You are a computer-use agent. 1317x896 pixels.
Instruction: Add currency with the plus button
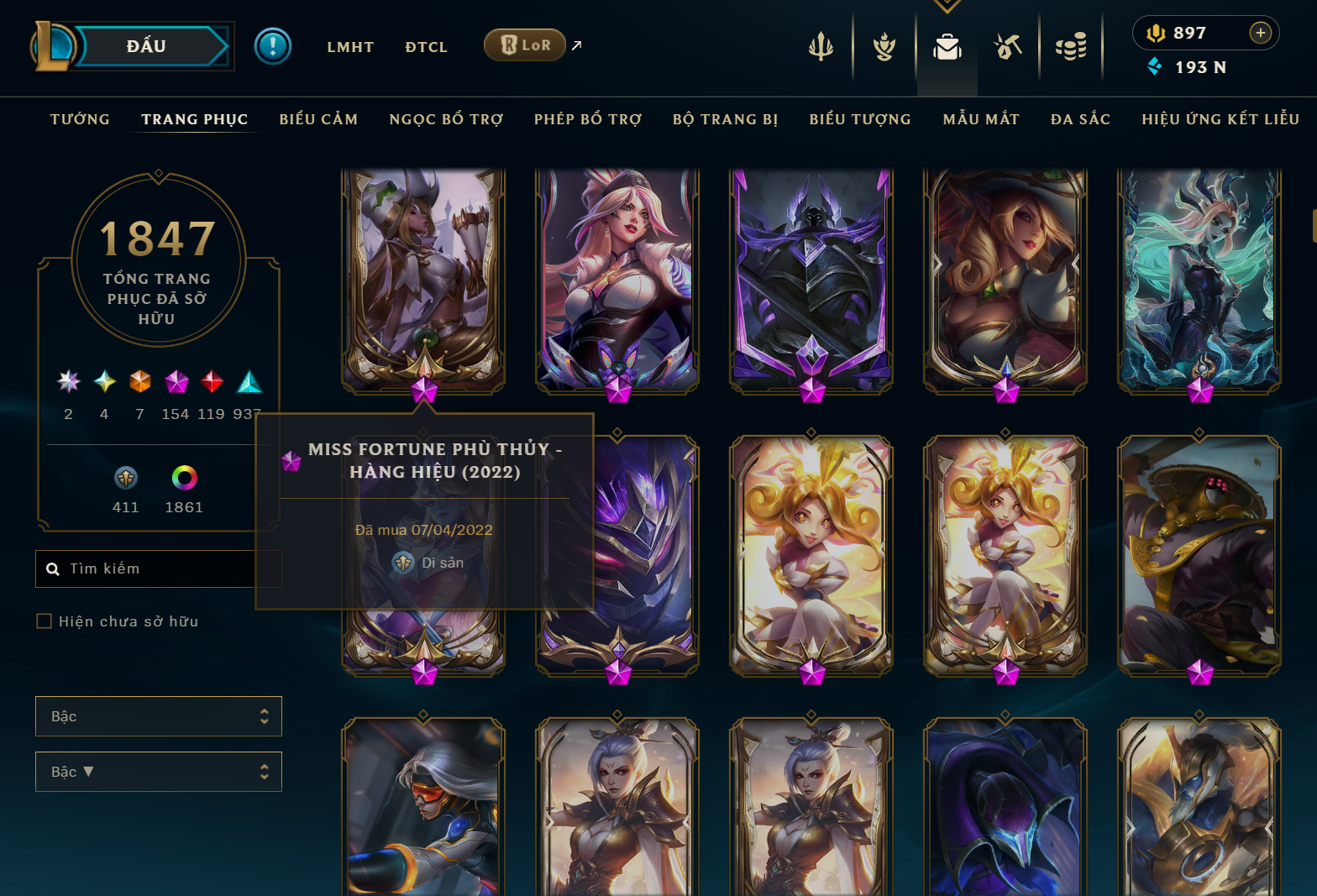tap(1260, 33)
